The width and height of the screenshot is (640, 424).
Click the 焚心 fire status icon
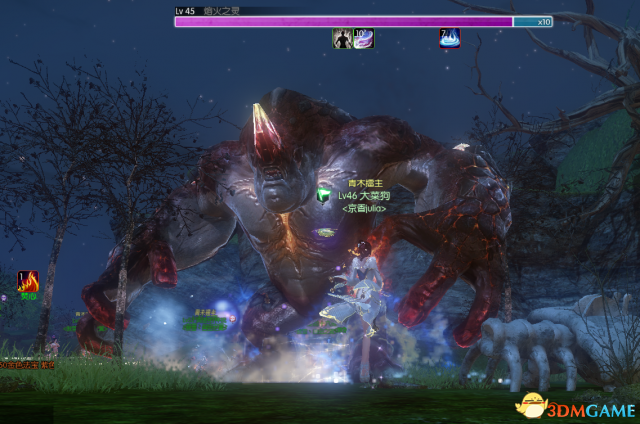click(x=29, y=281)
